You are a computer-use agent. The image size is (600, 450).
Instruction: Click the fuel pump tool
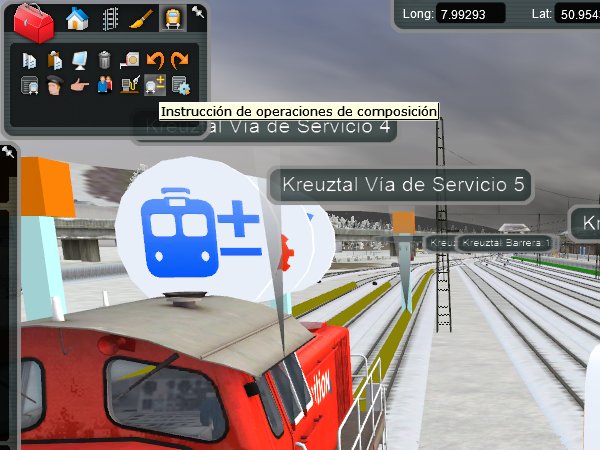129,85
